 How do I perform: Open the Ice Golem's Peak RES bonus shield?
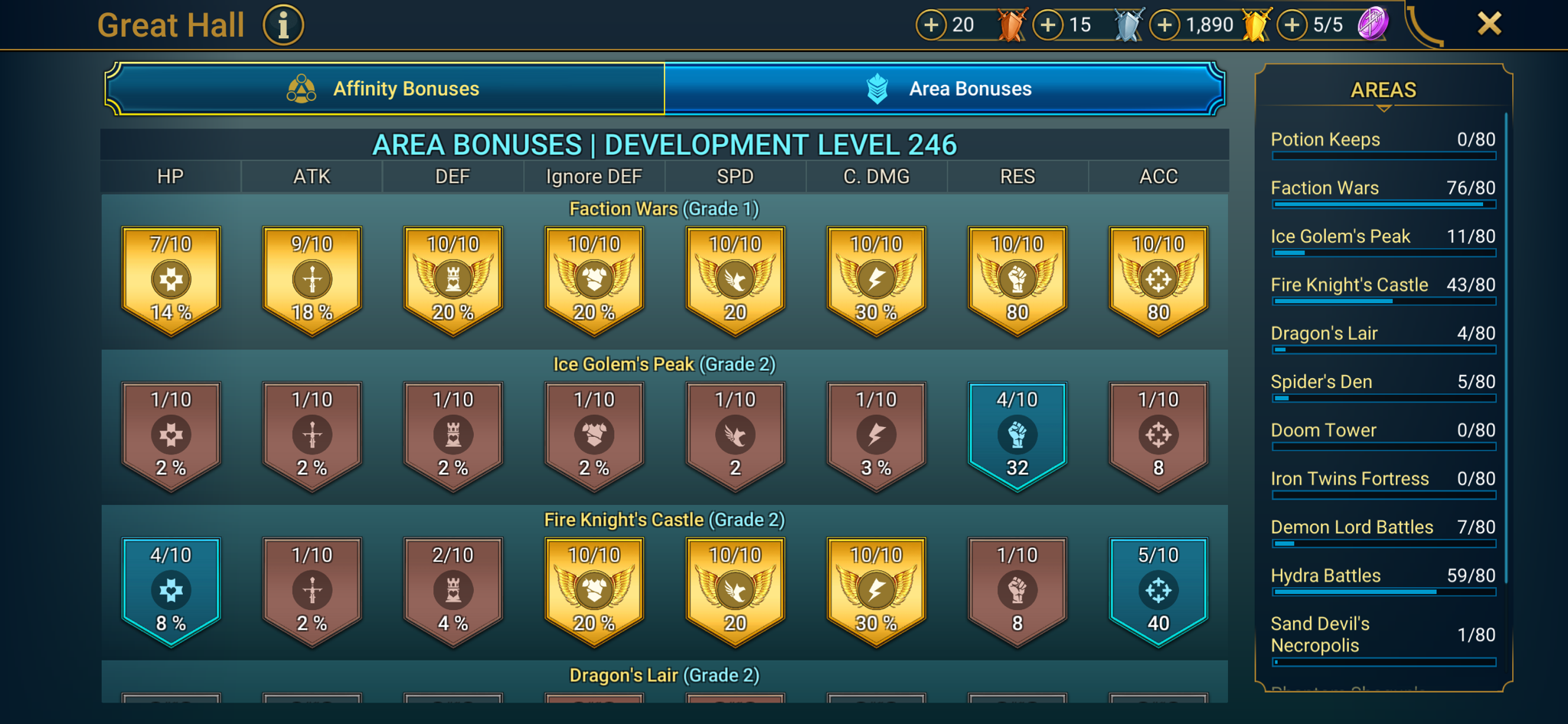coord(1018,435)
